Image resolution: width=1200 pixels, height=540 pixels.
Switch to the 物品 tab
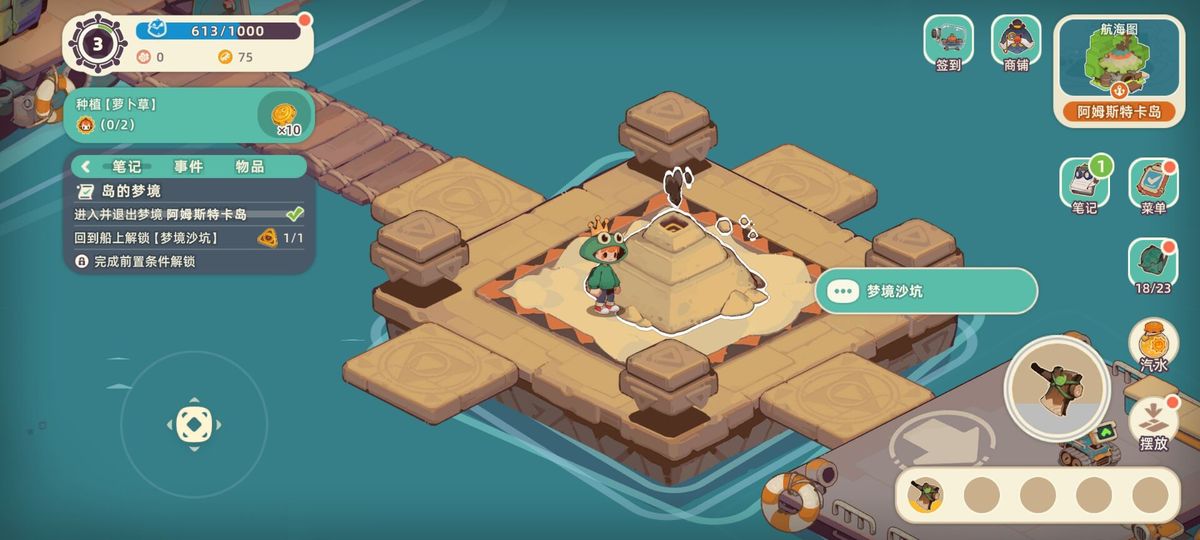click(250, 167)
